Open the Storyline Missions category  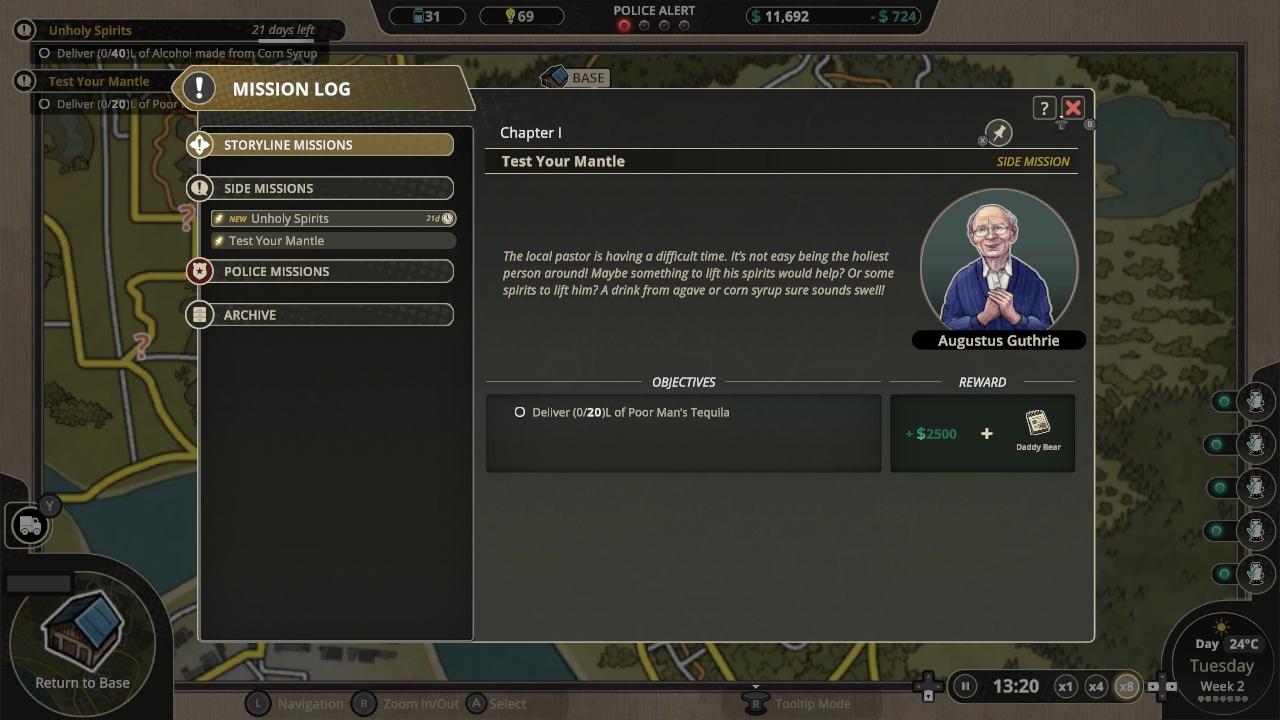320,145
